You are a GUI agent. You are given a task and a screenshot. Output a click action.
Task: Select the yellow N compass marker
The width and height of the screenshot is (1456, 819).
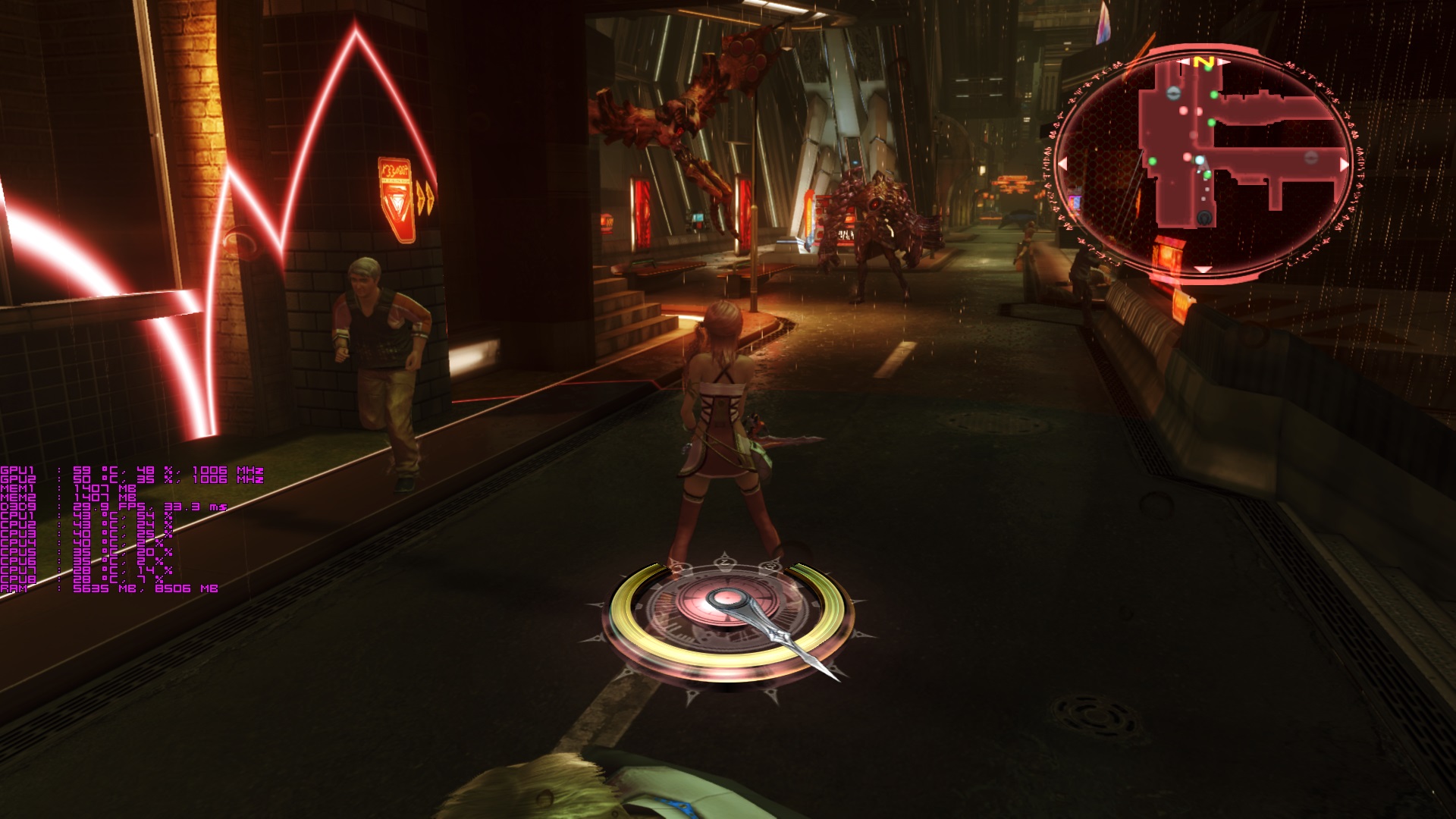[x=1203, y=61]
